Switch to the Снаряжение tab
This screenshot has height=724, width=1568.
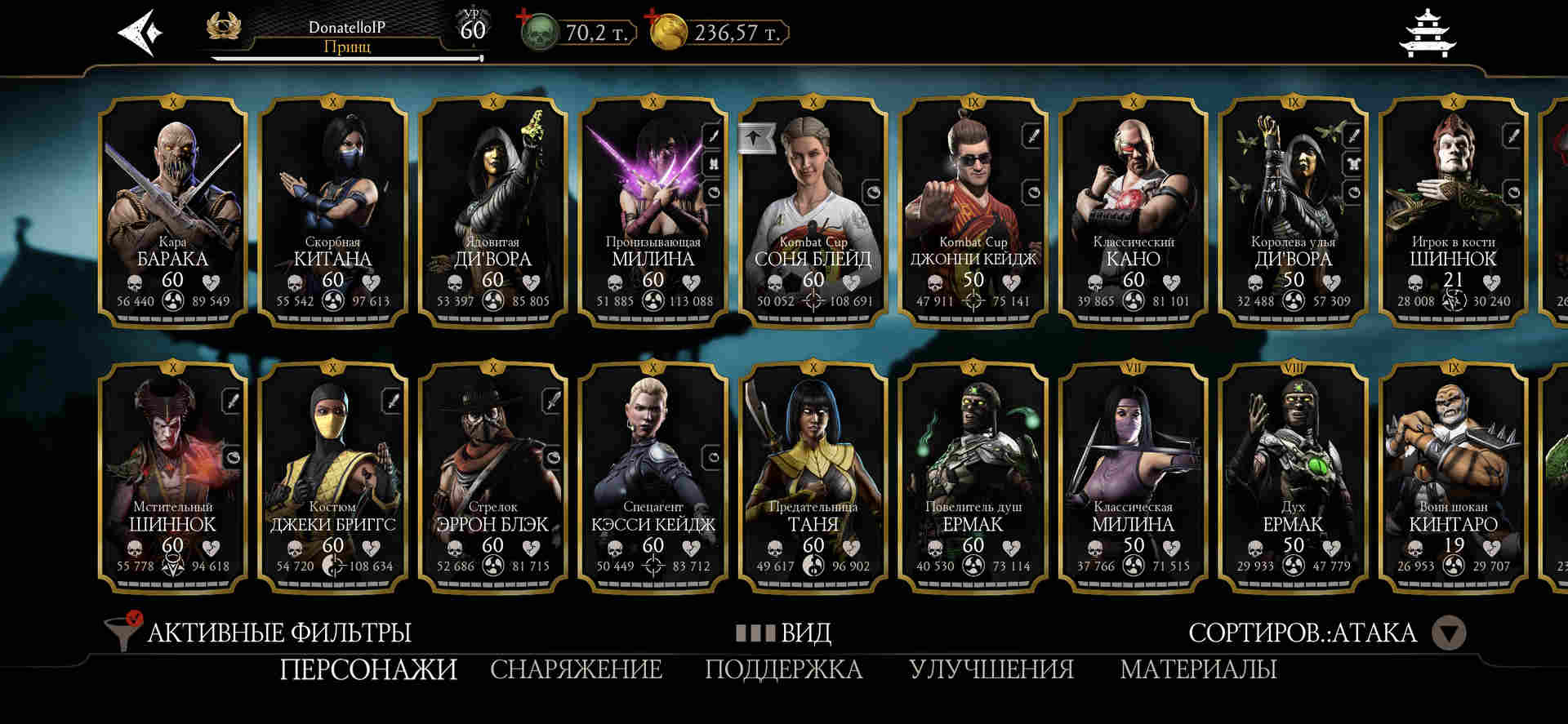point(576,670)
